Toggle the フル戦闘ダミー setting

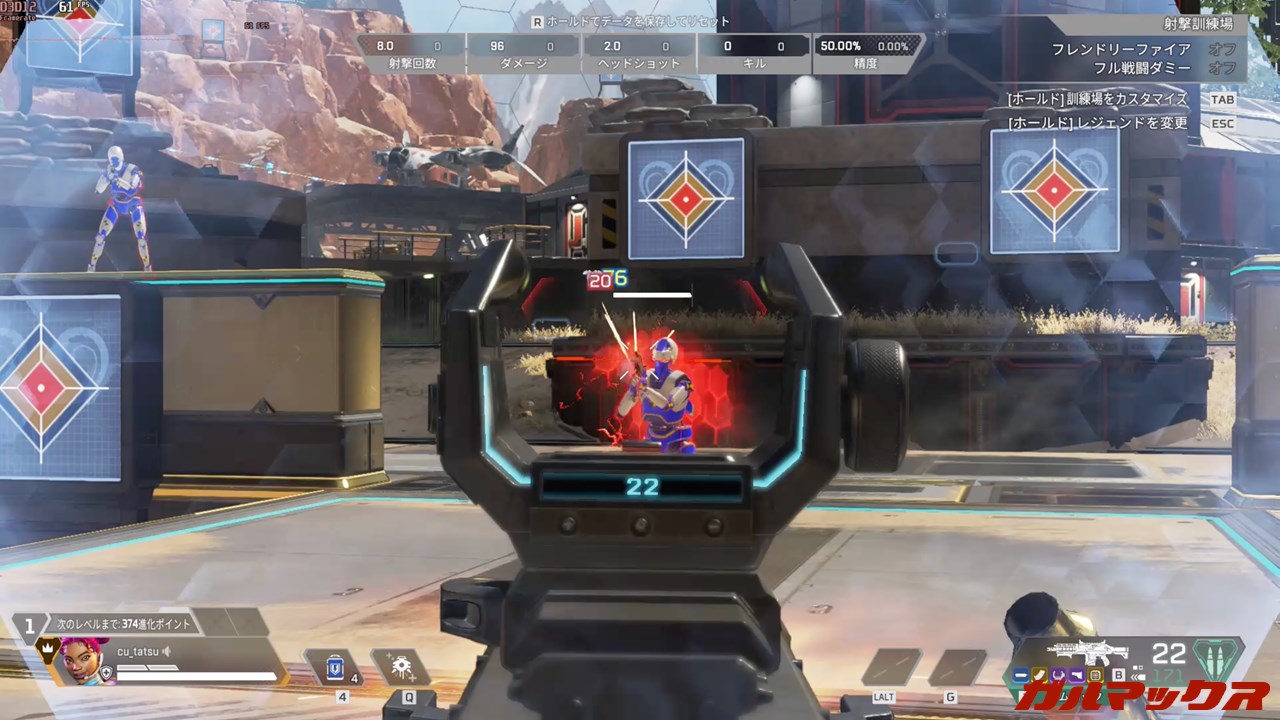[x=1221, y=68]
